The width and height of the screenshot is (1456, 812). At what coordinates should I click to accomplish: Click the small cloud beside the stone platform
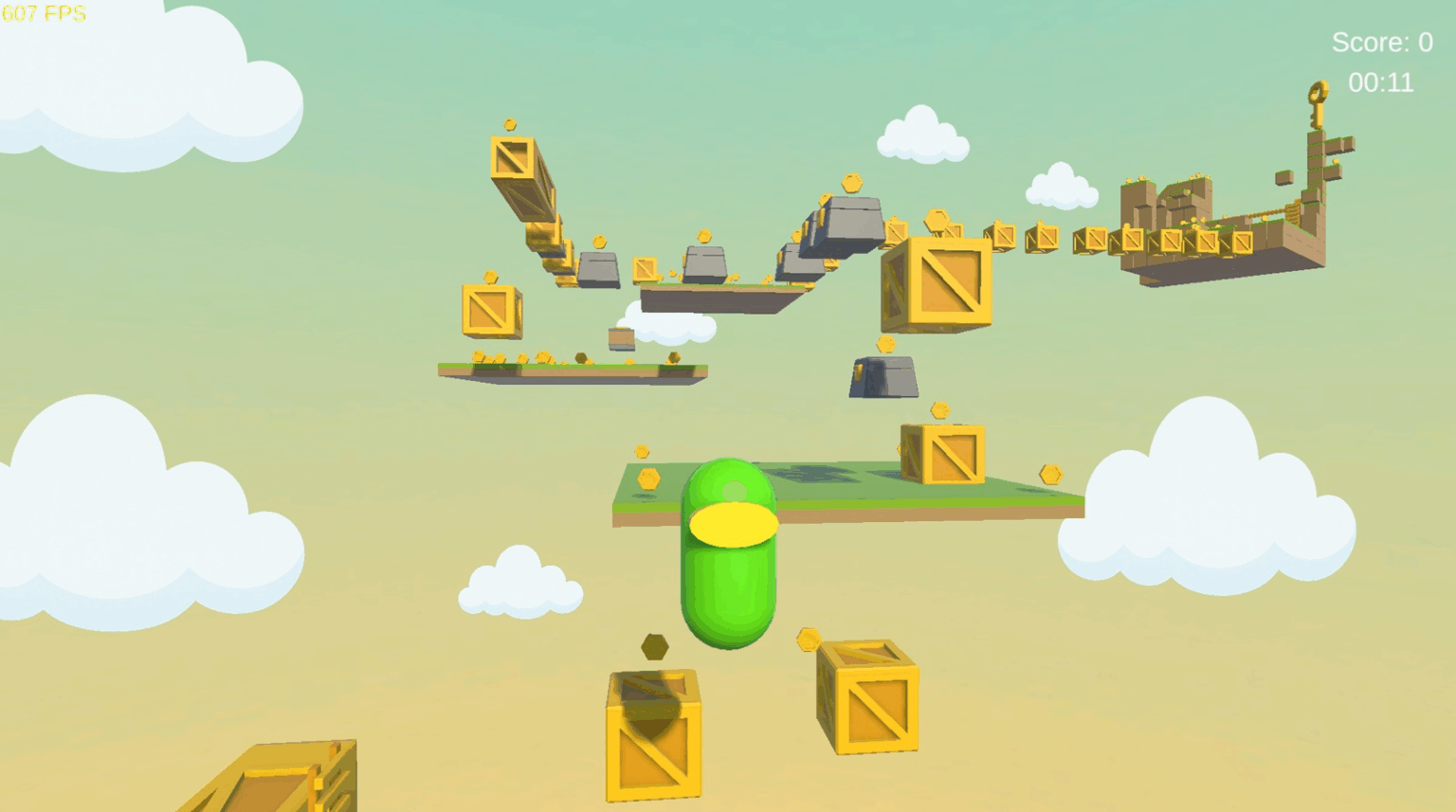click(670, 329)
